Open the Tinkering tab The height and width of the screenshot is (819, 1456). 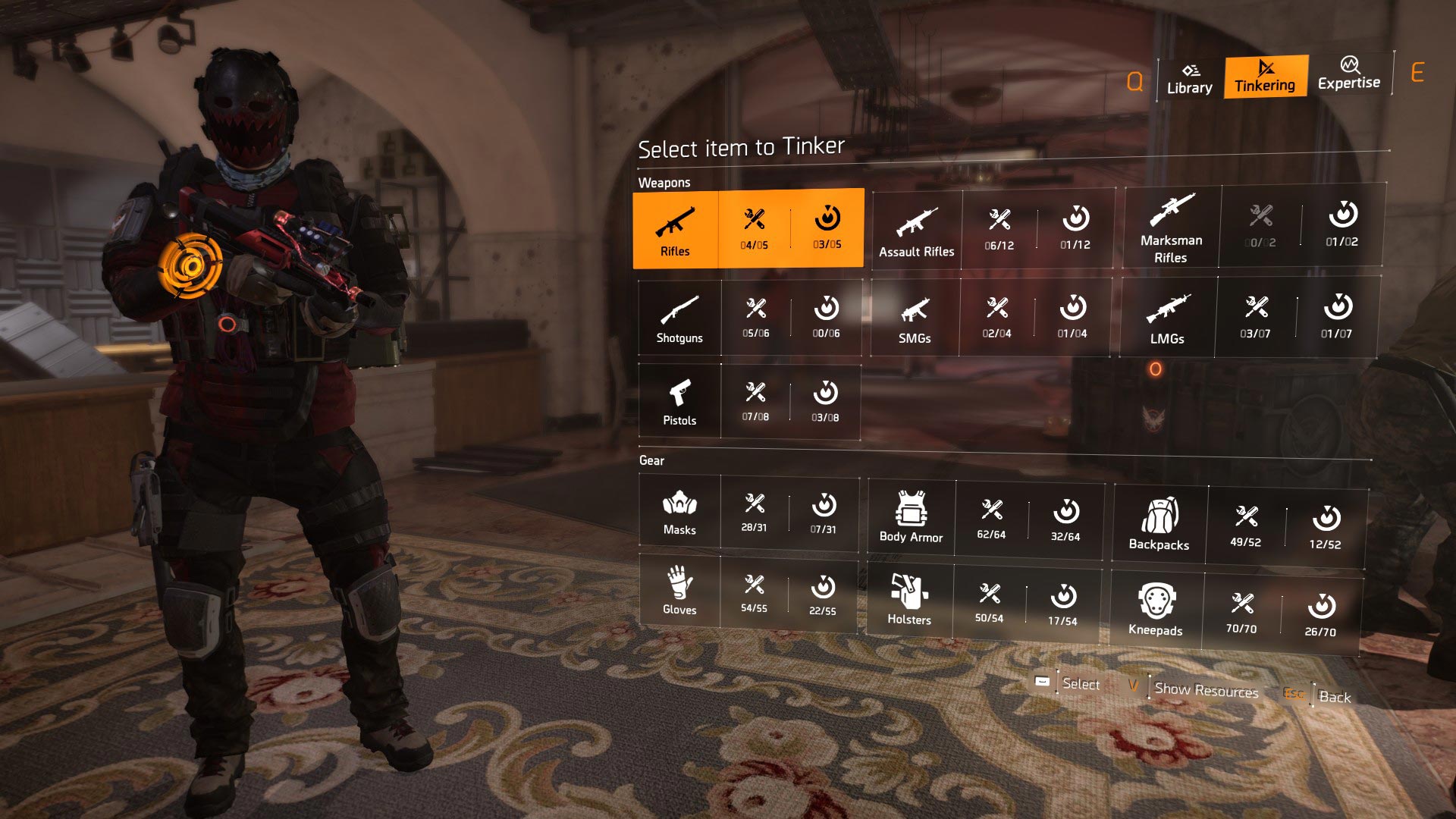[1265, 77]
